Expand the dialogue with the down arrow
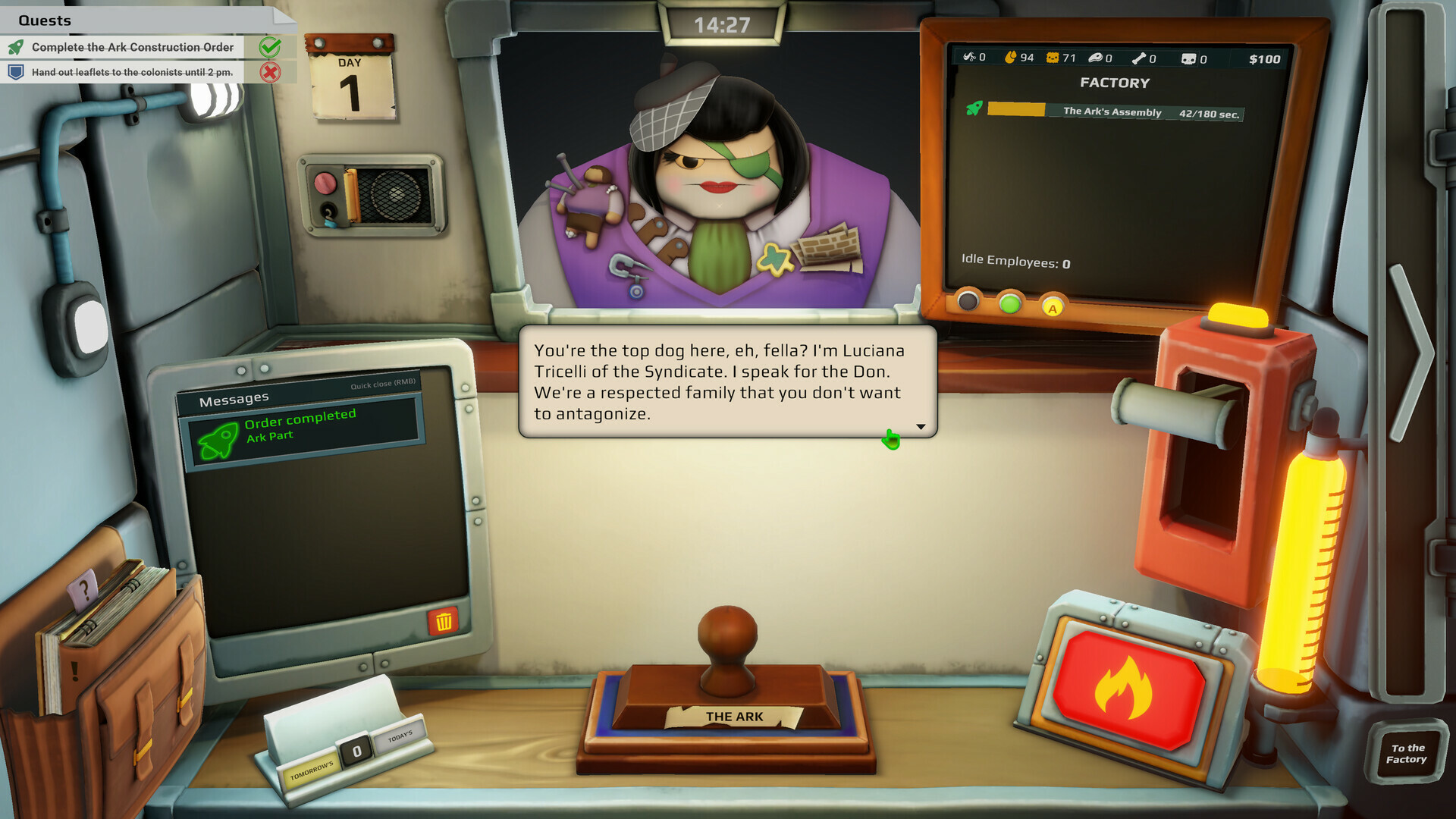This screenshot has height=819, width=1456. pyautogui.click(x=920, y=426)
